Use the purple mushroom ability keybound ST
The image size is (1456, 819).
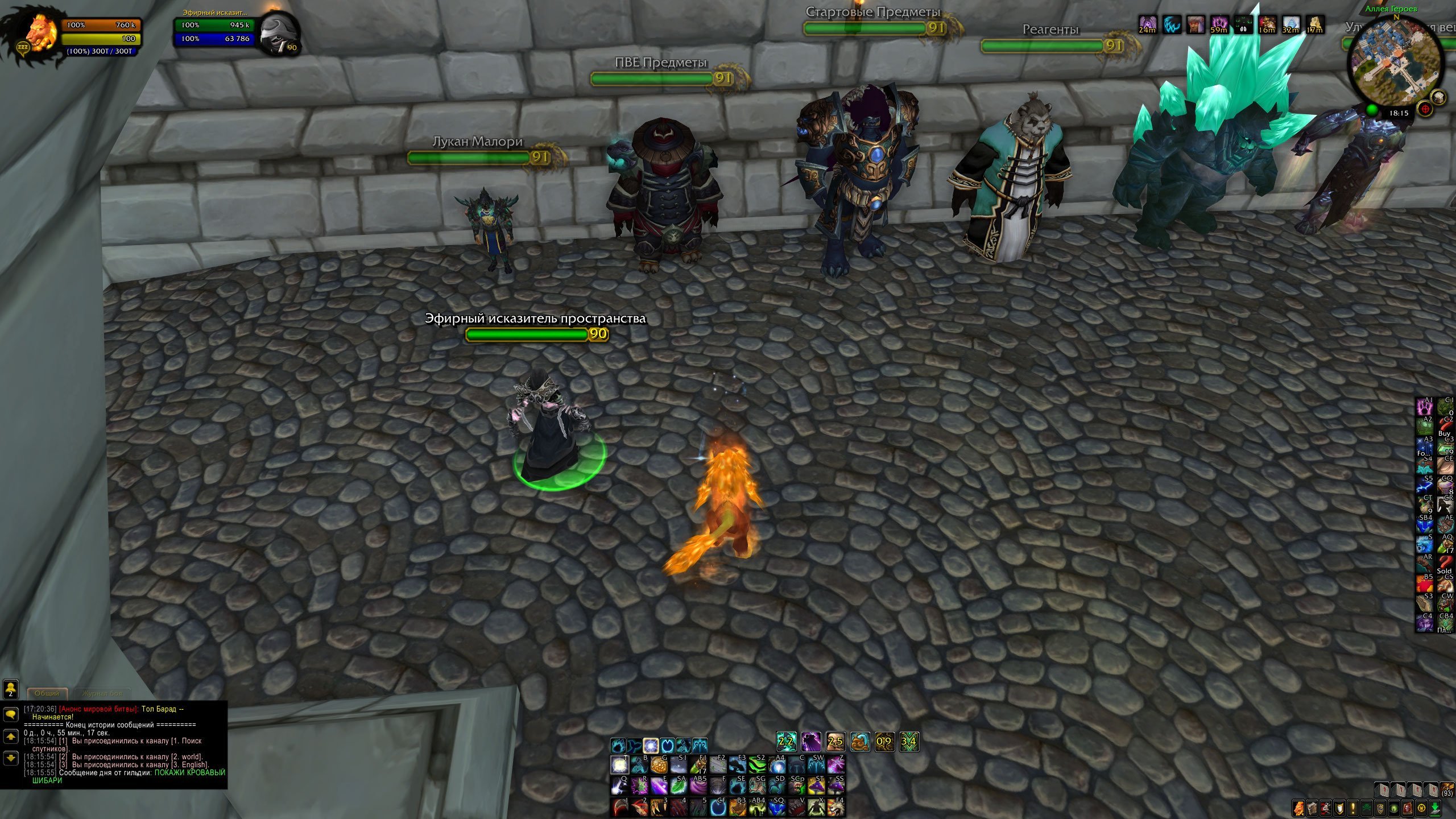tap(816, 786)
